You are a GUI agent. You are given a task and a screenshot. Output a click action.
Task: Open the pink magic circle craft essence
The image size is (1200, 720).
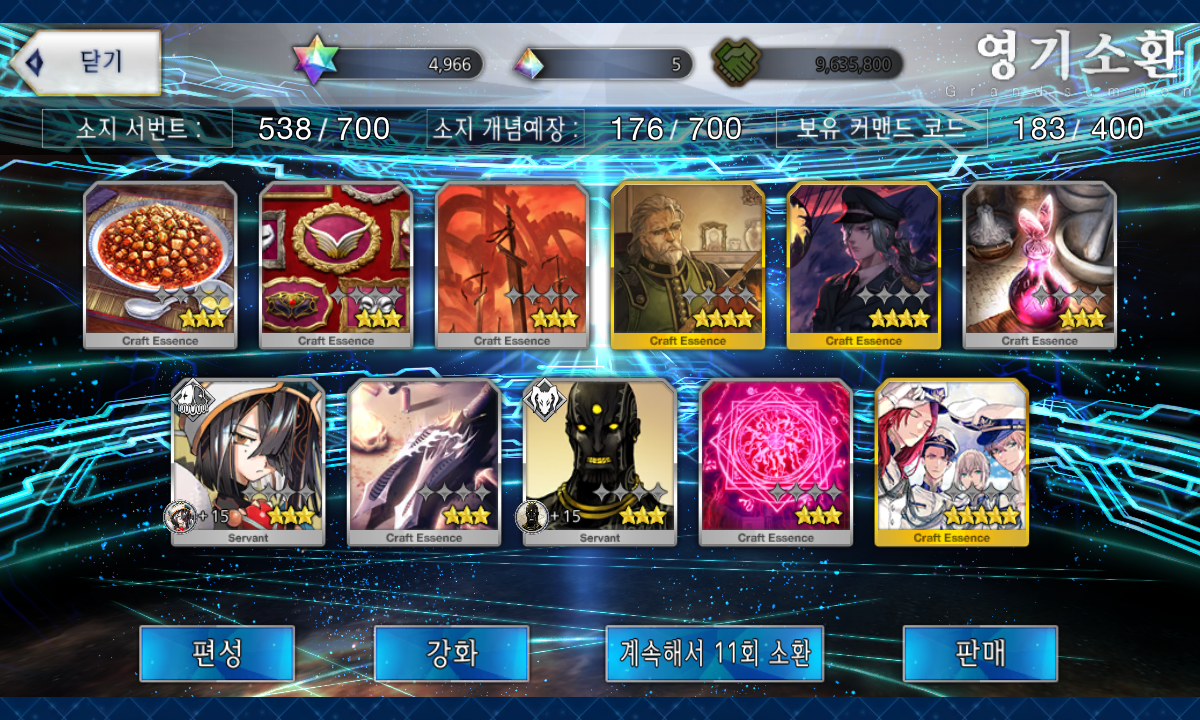[x=776, y=462]
